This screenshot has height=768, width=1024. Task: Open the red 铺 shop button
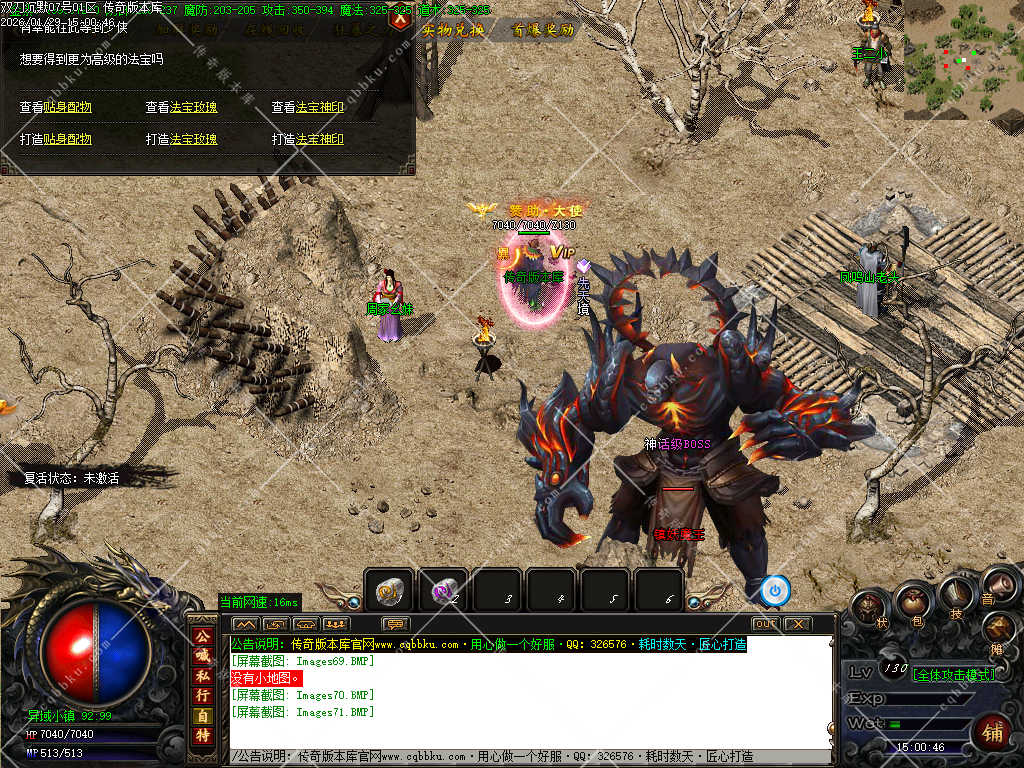pyautogui.click(x=992, y=732)
